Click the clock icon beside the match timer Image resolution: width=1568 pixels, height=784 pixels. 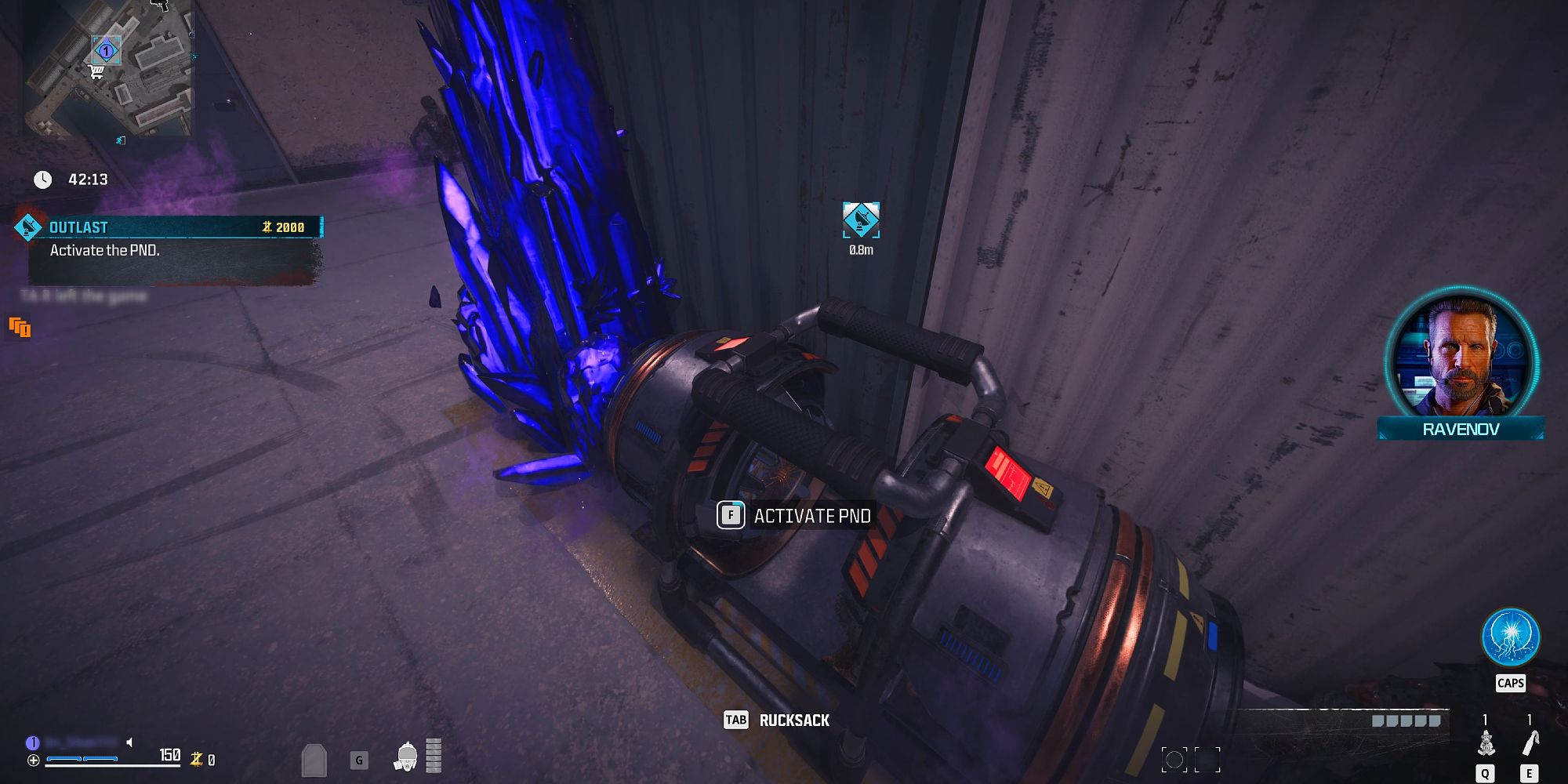42,178
